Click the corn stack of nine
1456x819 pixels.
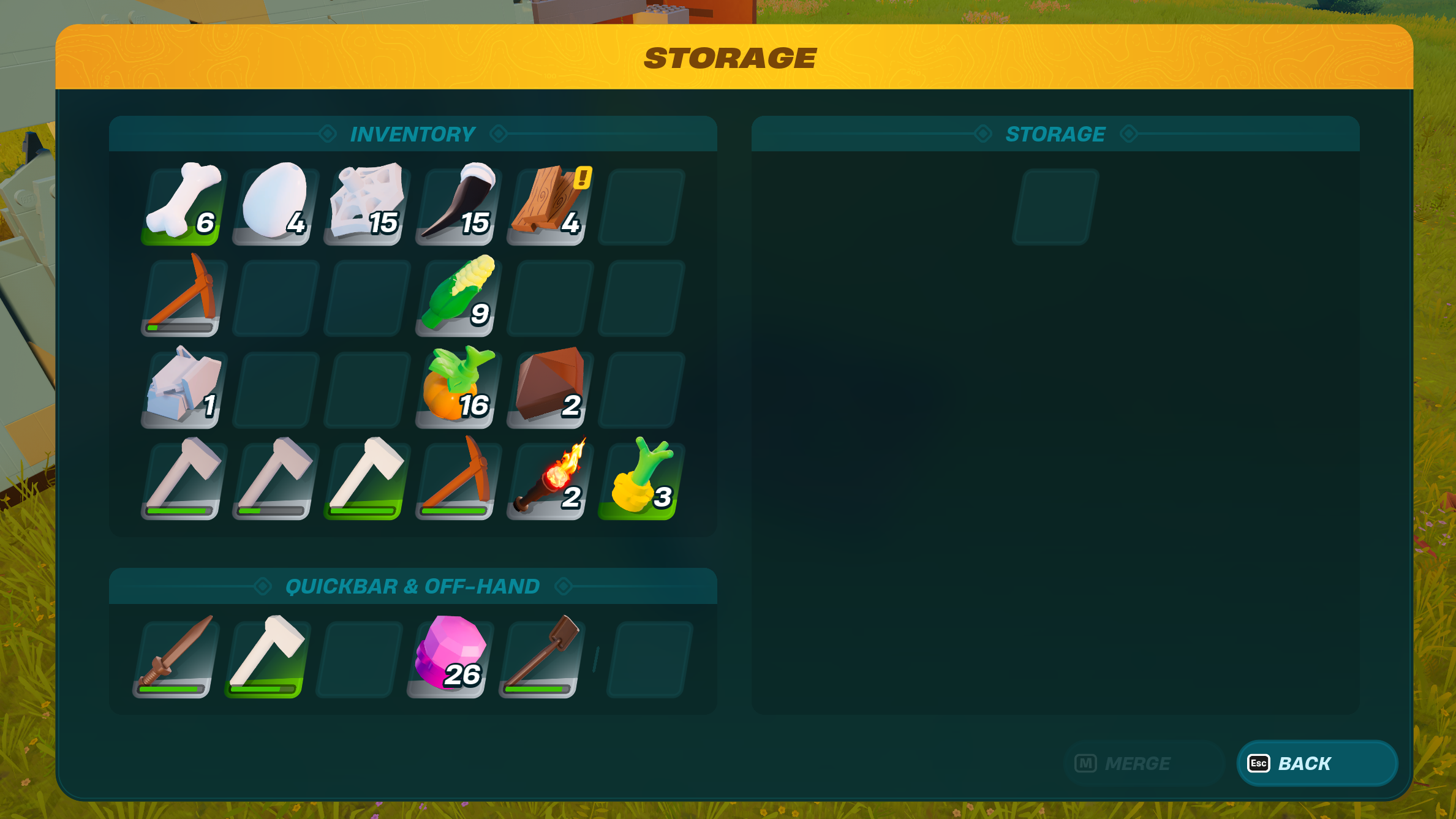coord(456,297)
